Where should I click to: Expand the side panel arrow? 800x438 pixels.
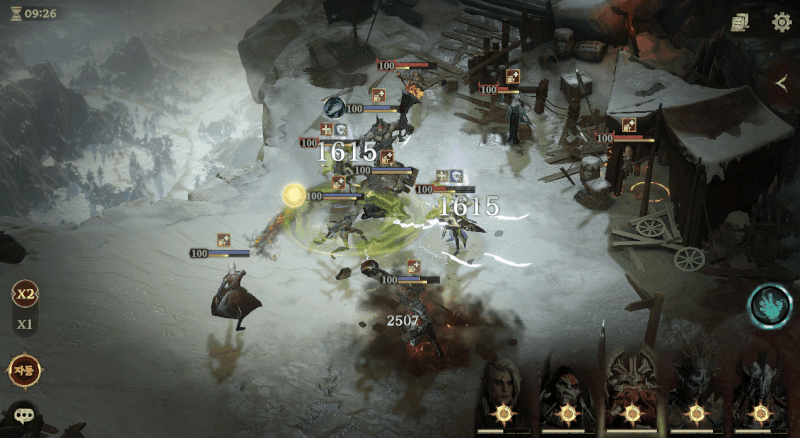coord(781,84)
